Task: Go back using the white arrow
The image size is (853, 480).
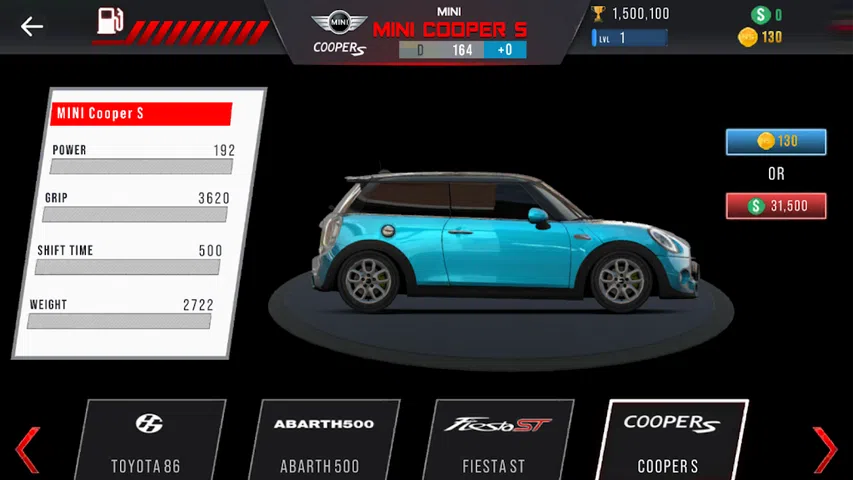Action: point(32,26)
